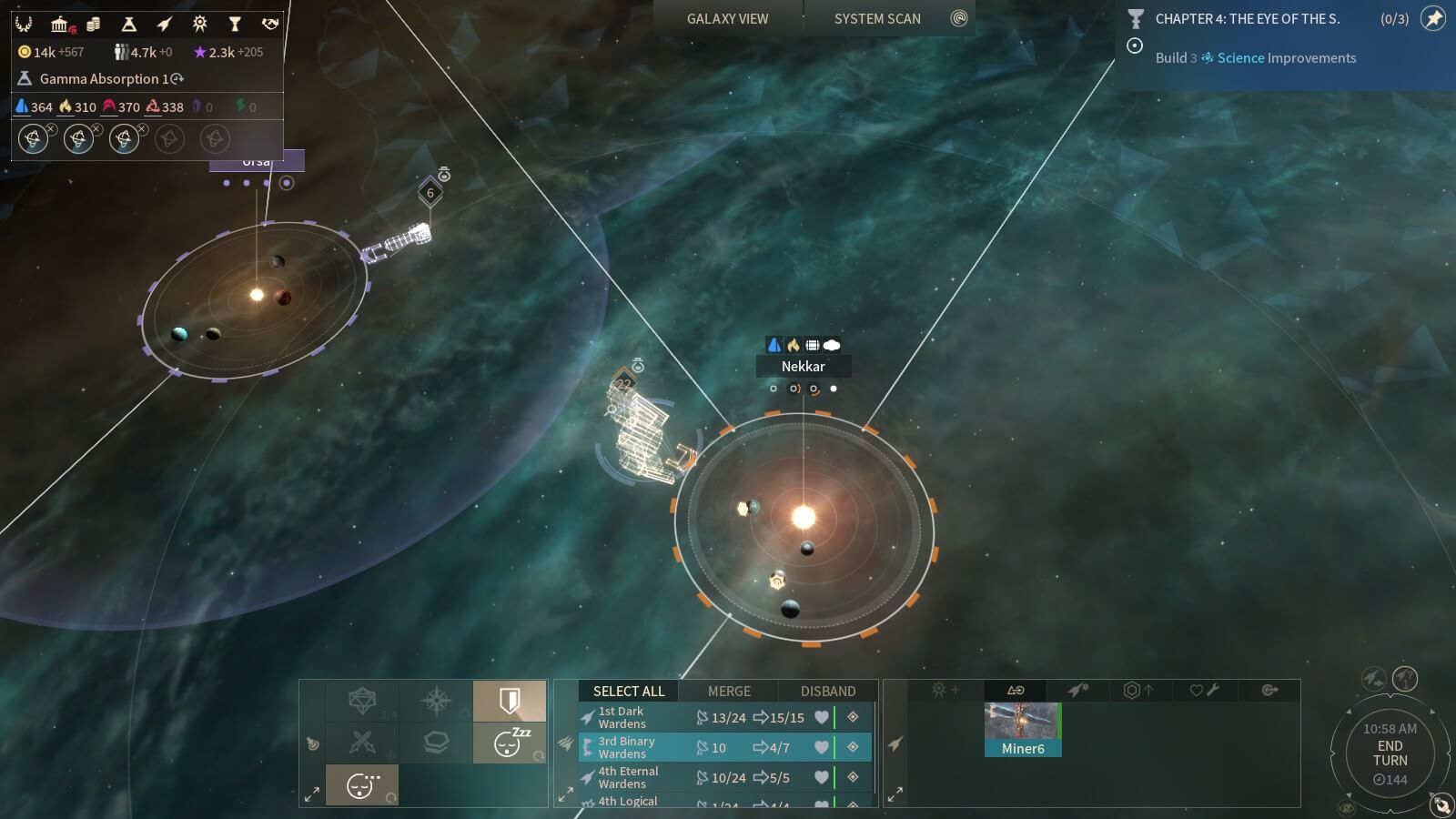This screenshot has width=1456, height=819.
Task: Select the Miner6 ship thumbnail
Action: tap(1022, 729)
